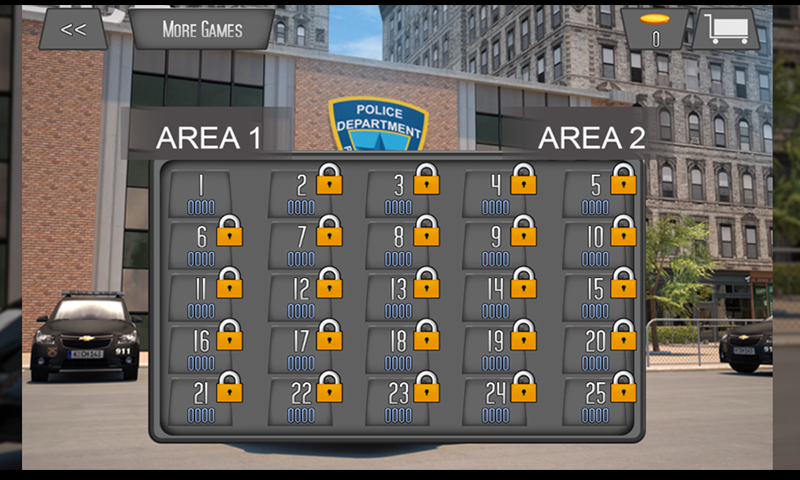Go back using the double-arrow button
This screenshot has height=480, width=800.
click(x=73, y=29)
